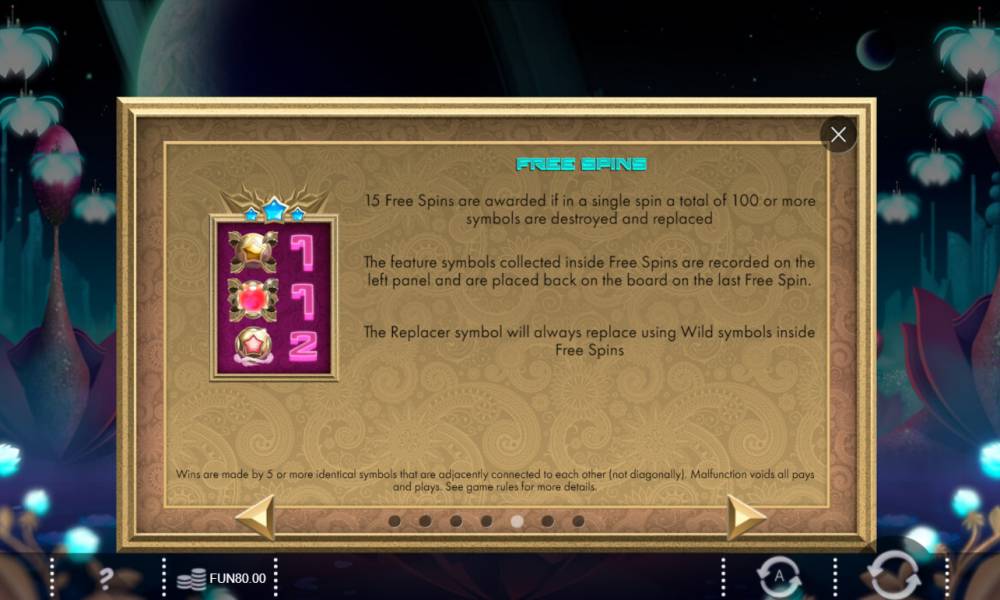The image size is (1000, 600).
Task: Jump to the last page indicator dot
Action: [578, 521]
